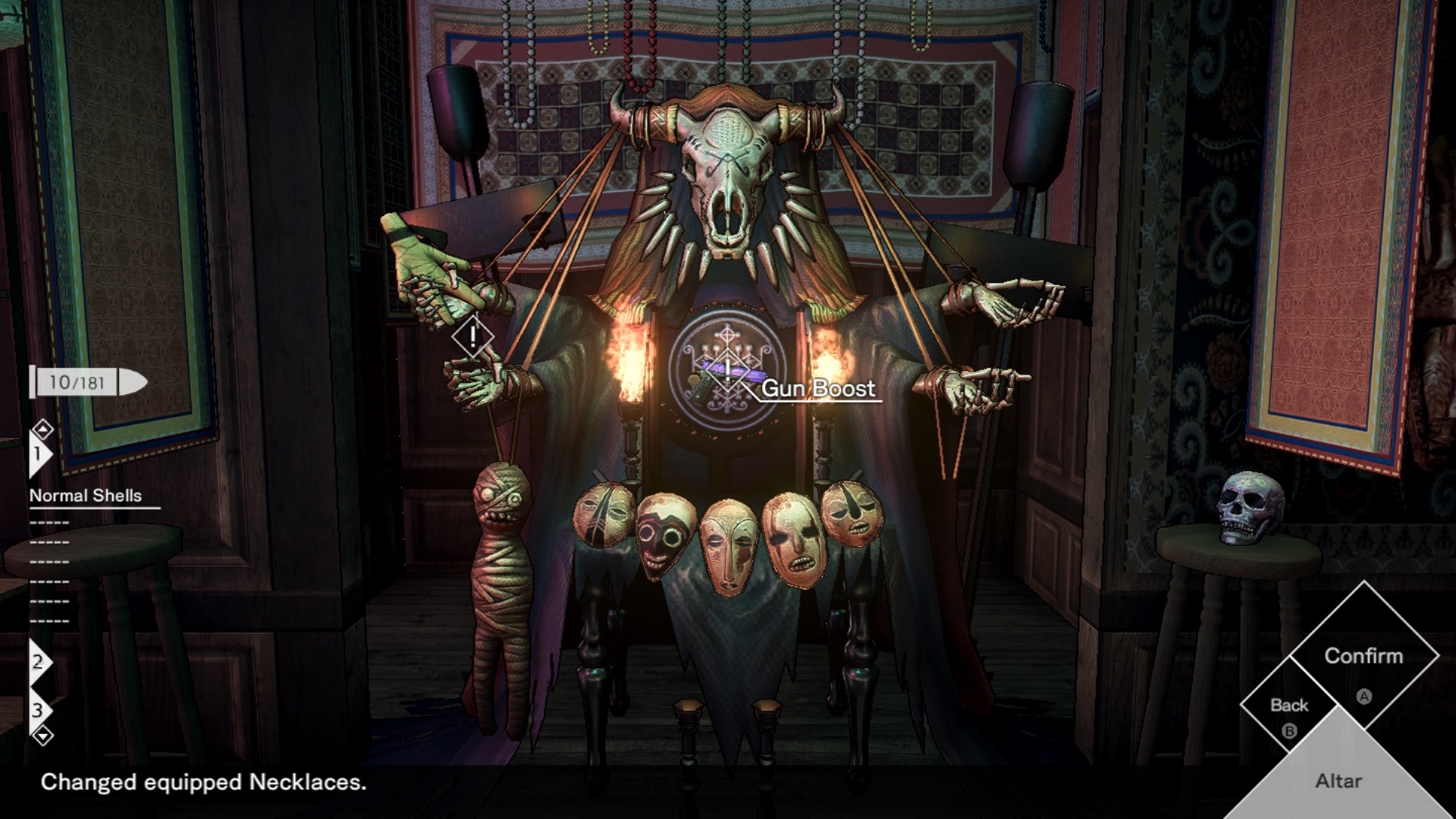Switch to loadout tab 3
Viewport: 1456px width, 819px height.
point(38,711)
